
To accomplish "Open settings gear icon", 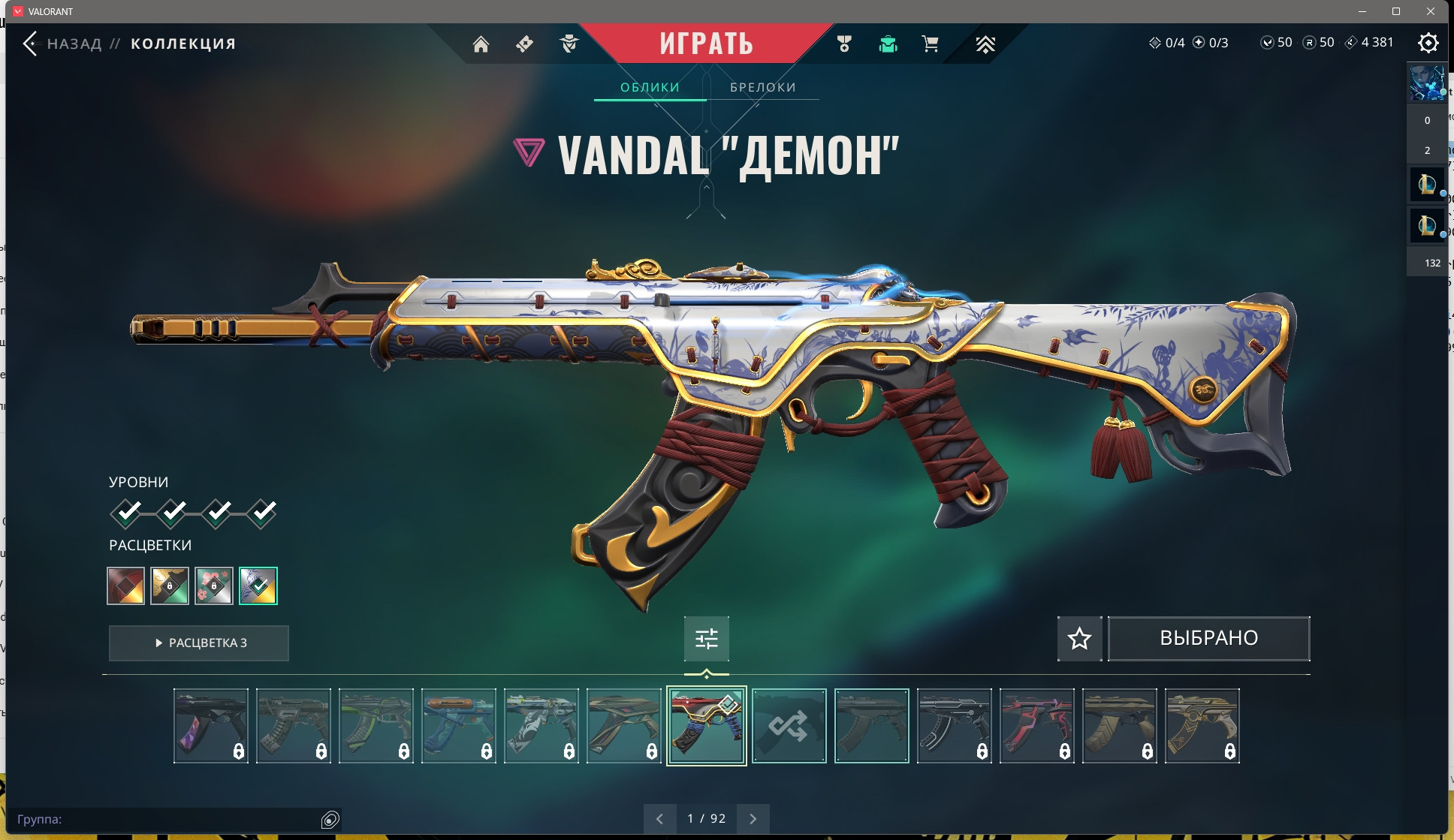I will [x=1428, y=43].
